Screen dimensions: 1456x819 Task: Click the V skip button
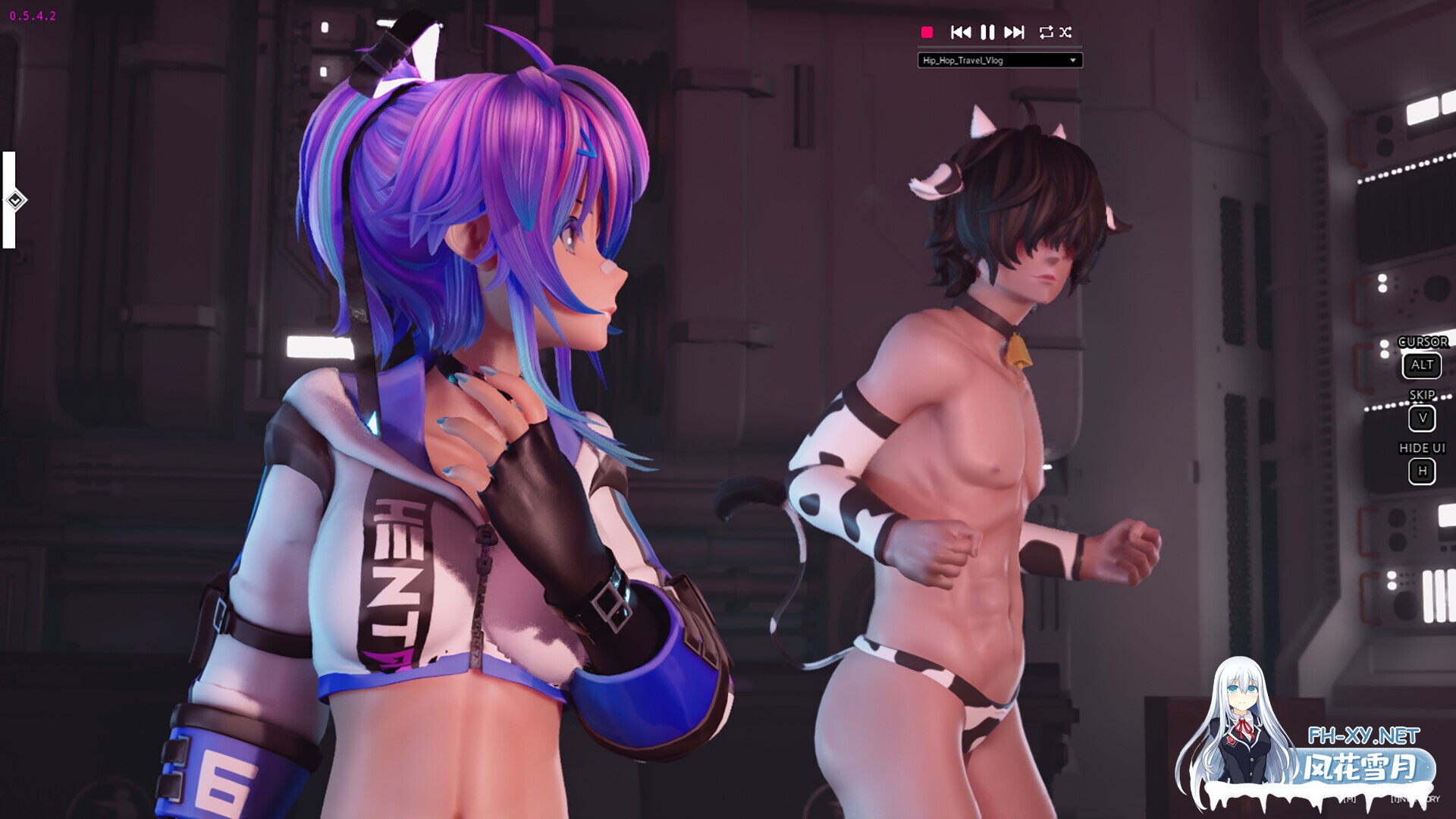point(1422,418)
